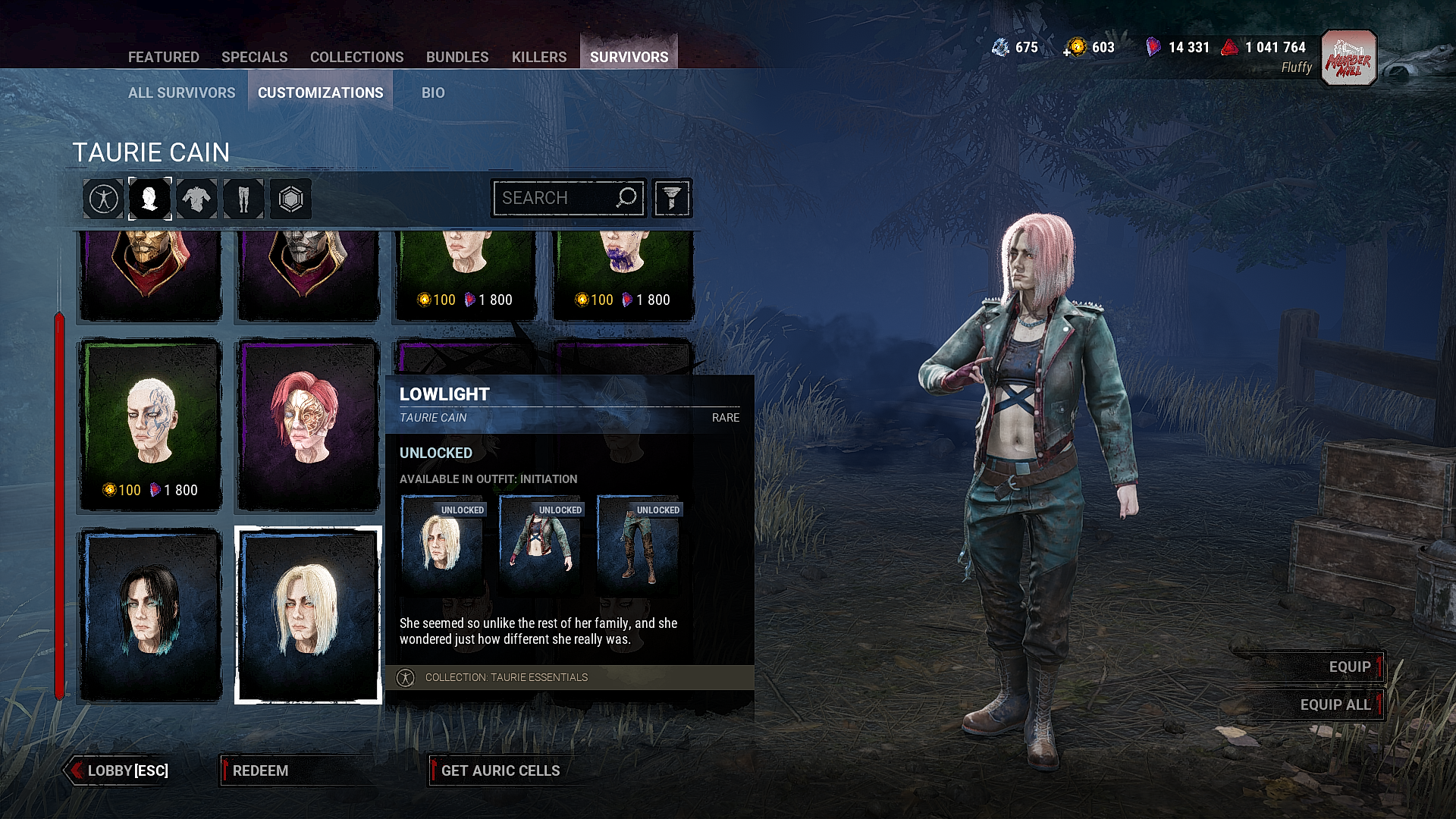Open the Collections tab
This screenshot has width=1456, height=819.
pos(356,57)
